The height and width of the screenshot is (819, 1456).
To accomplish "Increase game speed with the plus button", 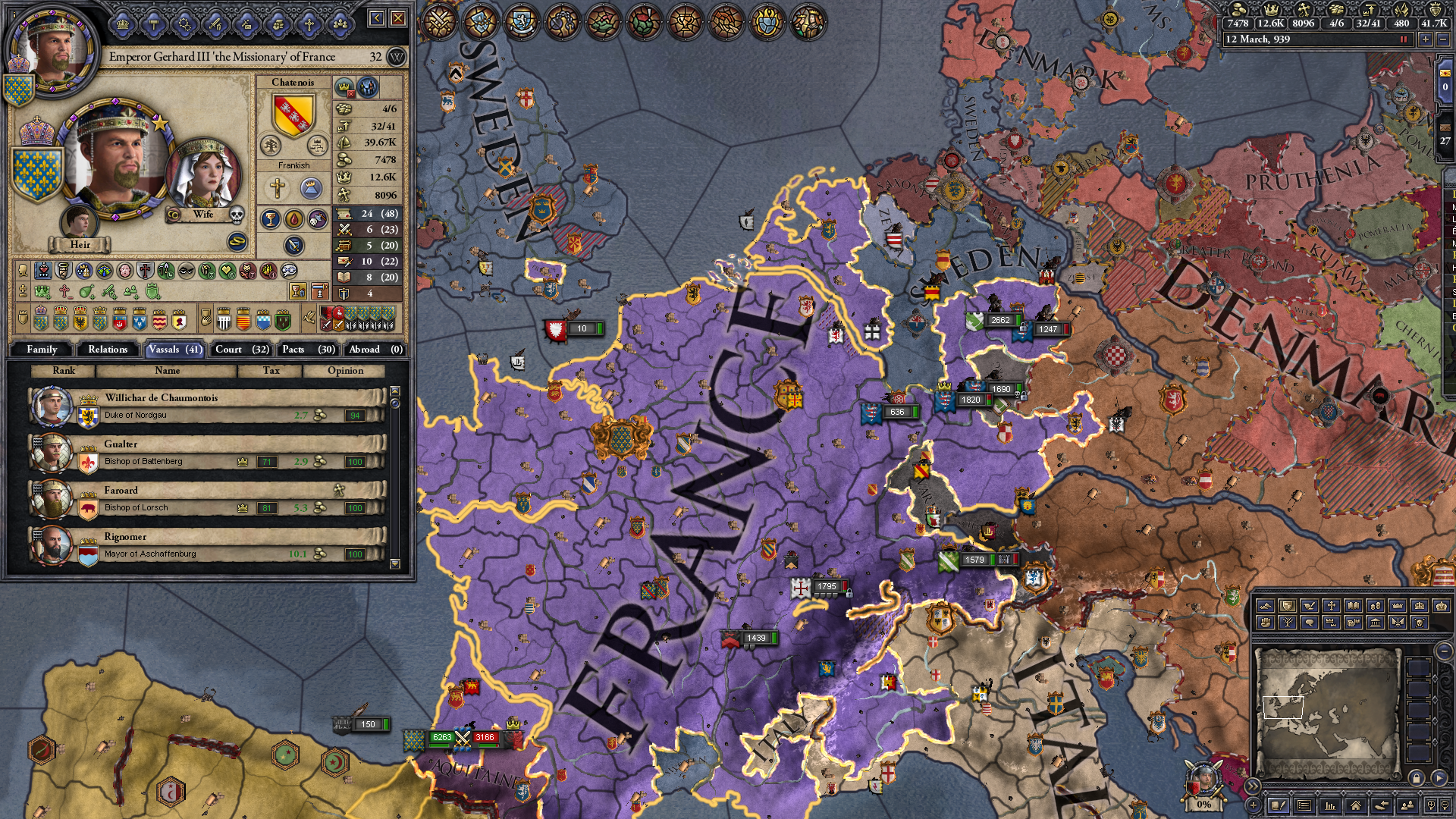I will [1426, 41].
